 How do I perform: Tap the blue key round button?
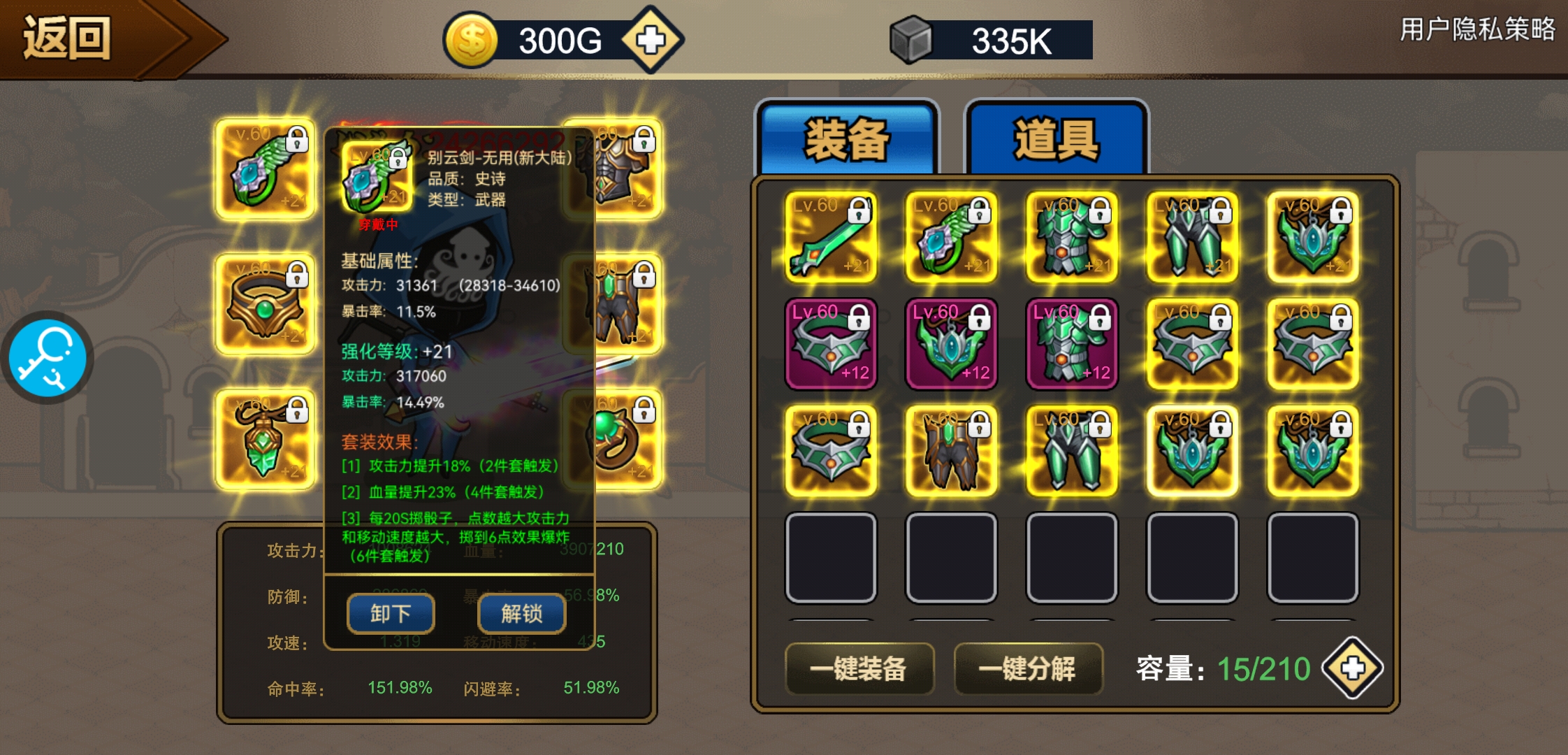tap(48, 358)
